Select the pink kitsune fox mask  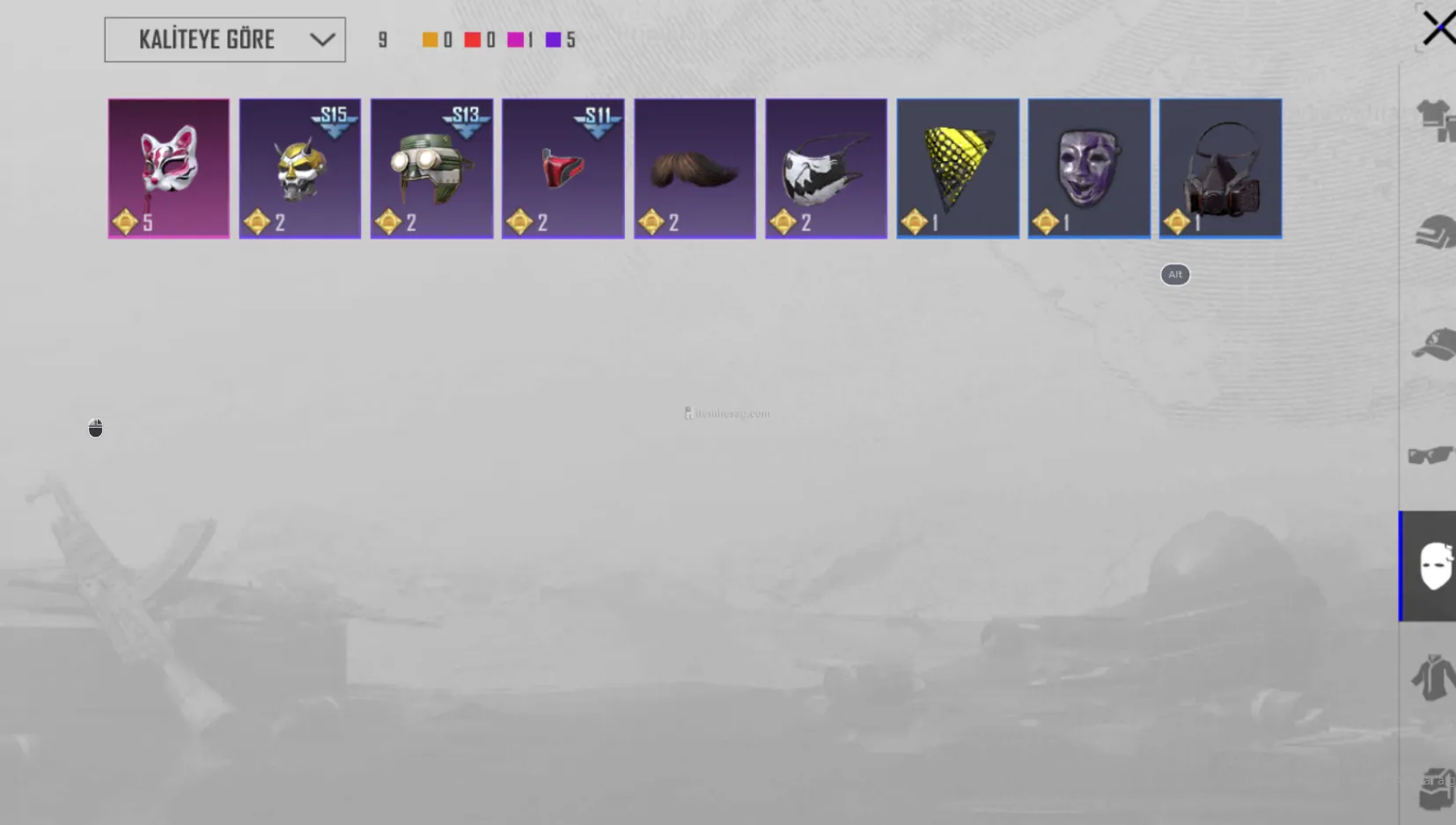coord(168,168)
